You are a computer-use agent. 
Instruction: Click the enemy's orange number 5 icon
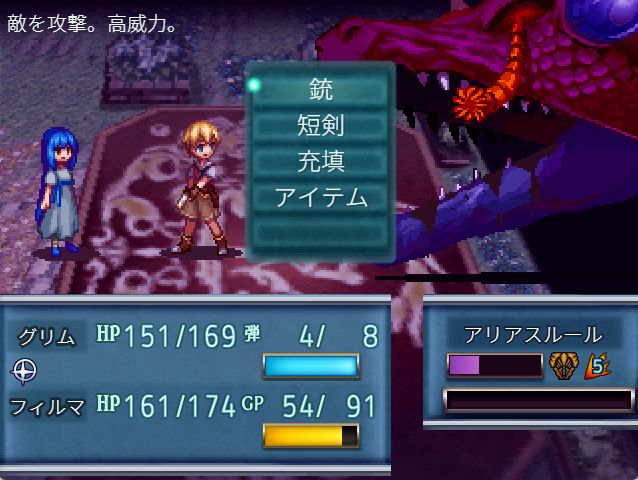click(597, 365)
